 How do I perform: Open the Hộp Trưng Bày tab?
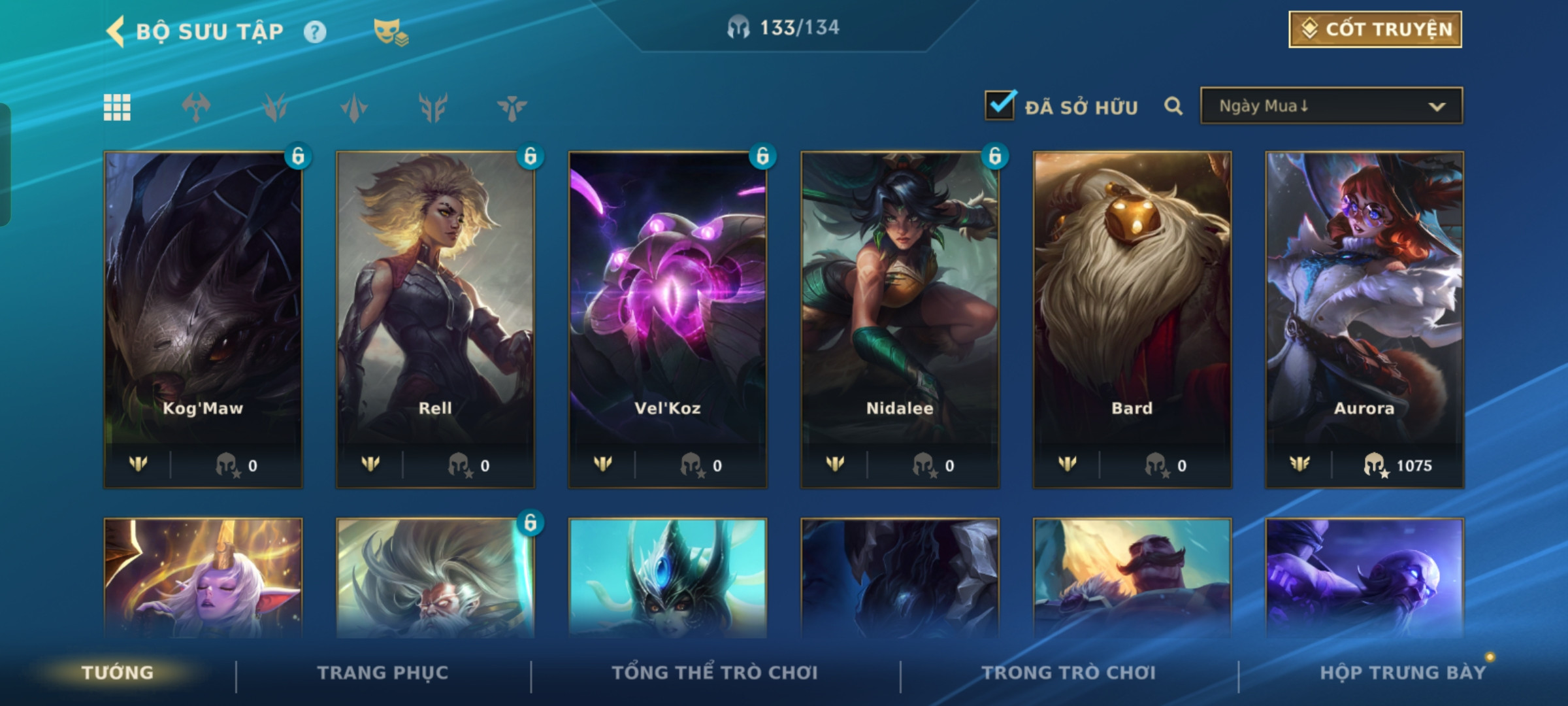tap(1403, 673)
